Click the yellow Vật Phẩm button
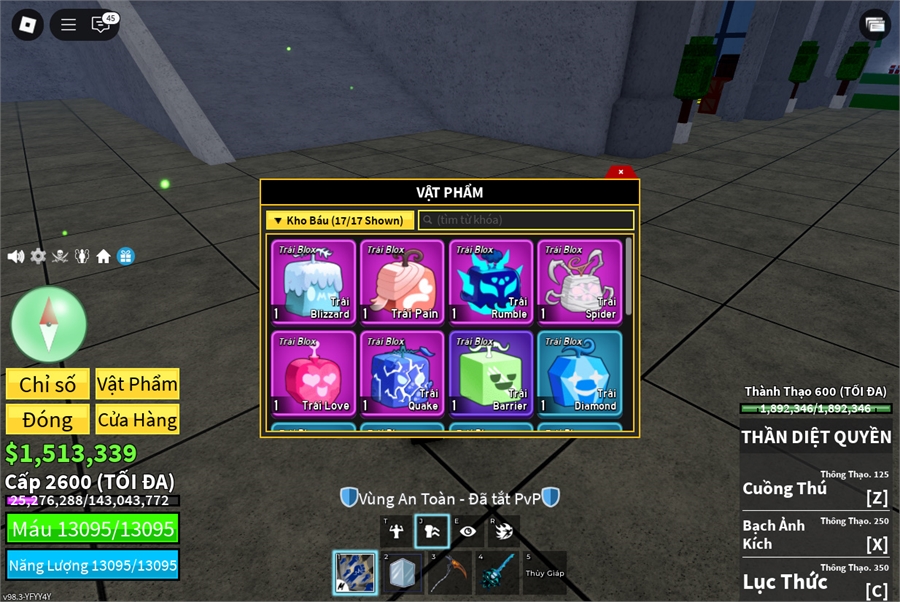This screenshot has height=602, width=900. point(137,384)
